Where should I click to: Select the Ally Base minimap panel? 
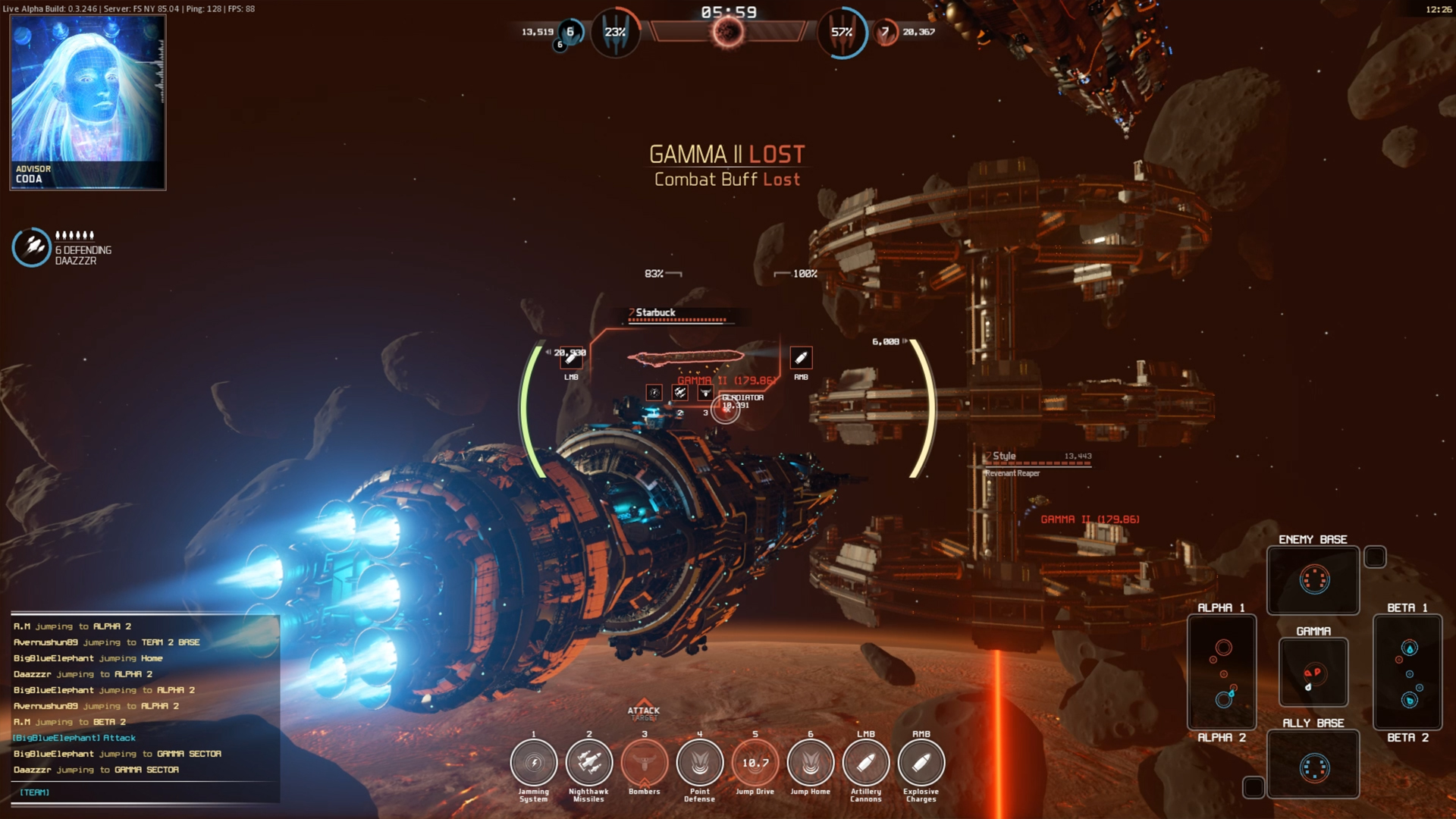(x=1313, y=764)
